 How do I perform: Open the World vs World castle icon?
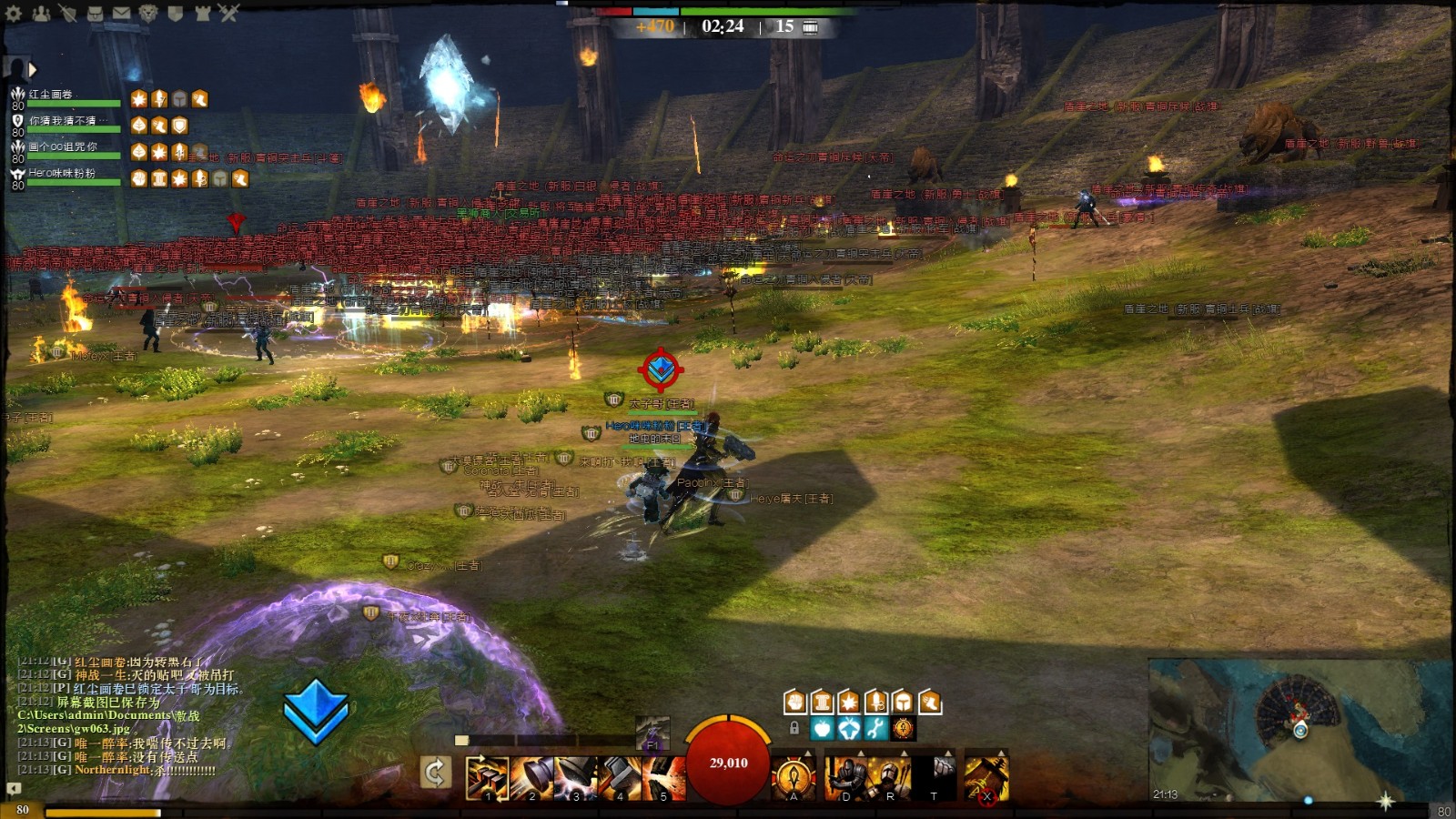pyautogui.click(x=202, y=13)
